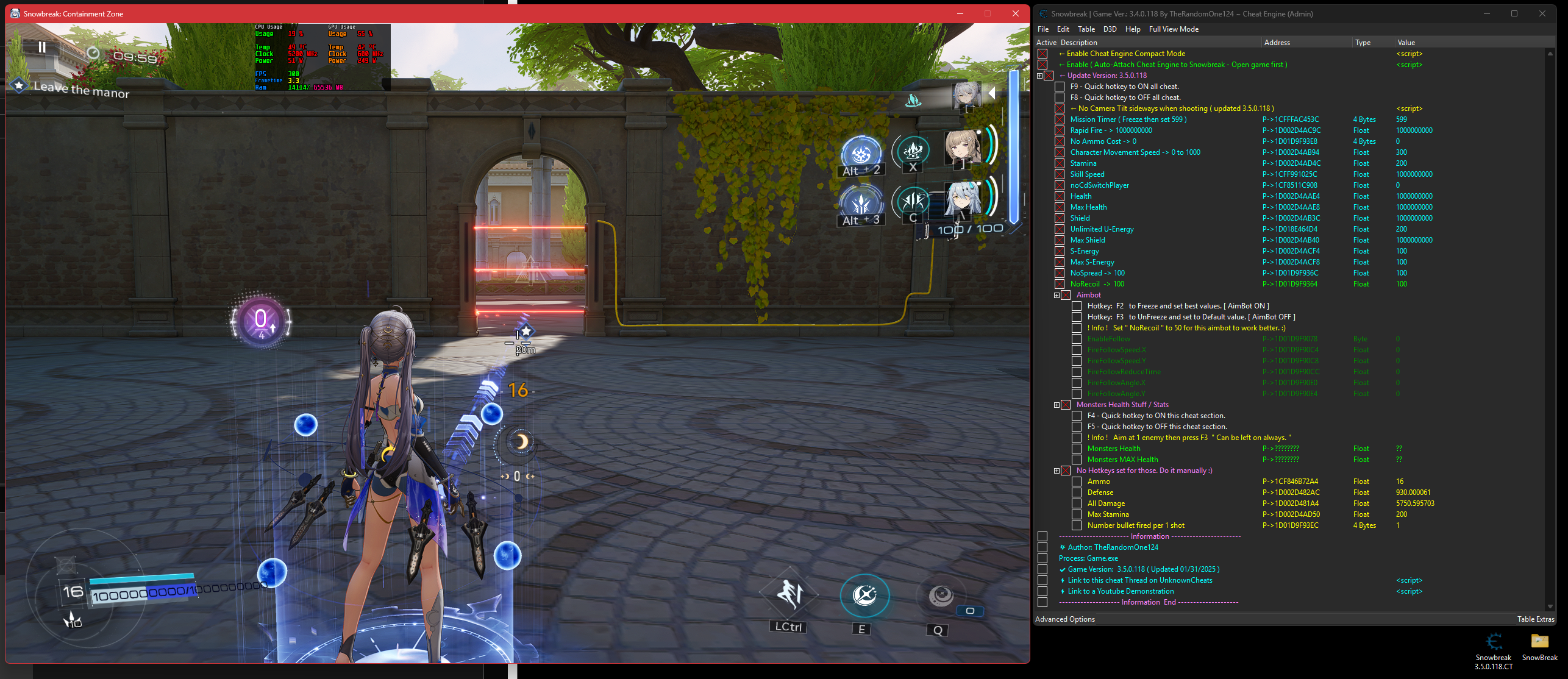Select the "Leave the manor" objective tracker
This screenshot has width=1568, height=679.
(81, 89)
